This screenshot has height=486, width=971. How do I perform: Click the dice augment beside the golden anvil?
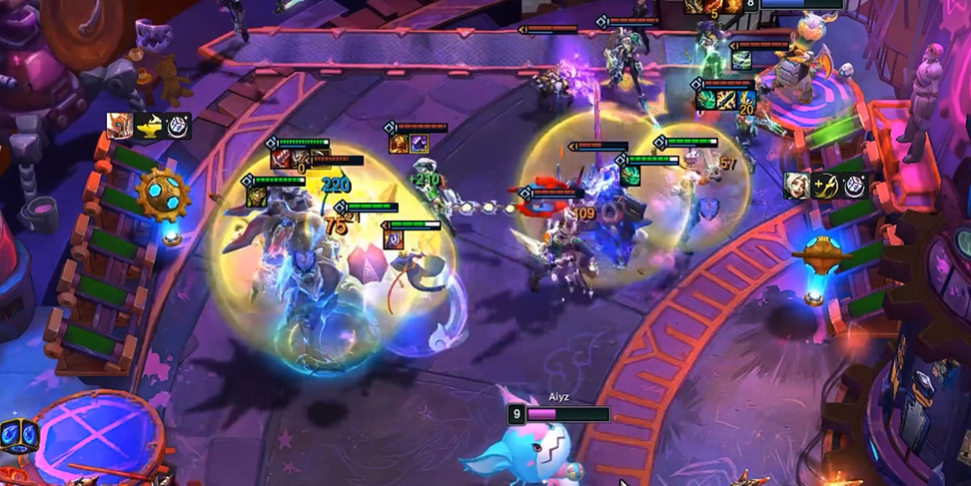[177, 125]
